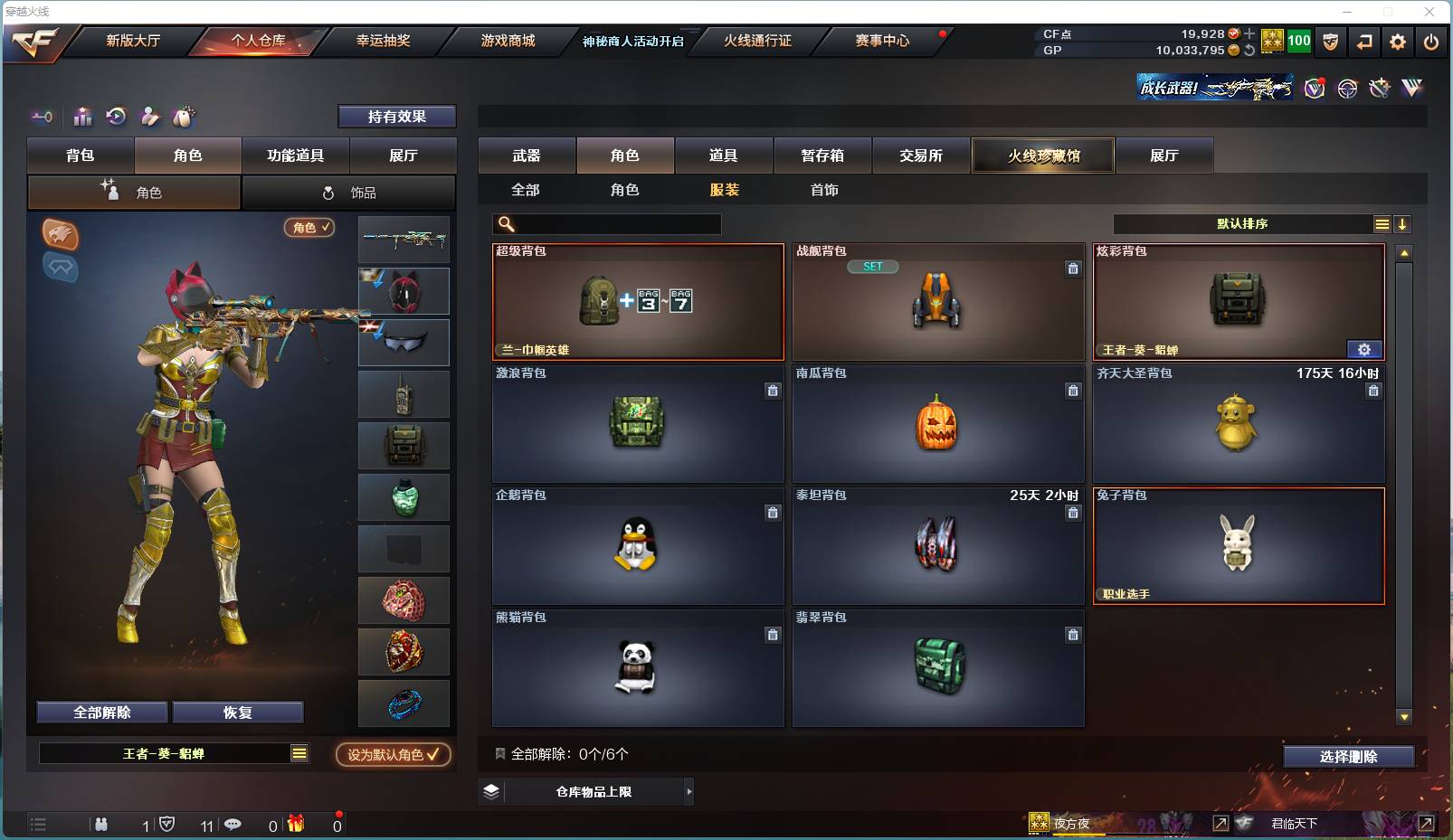
Task: Open the 火线珍藏馆 tab
Action: click(x=1042, y=156)
